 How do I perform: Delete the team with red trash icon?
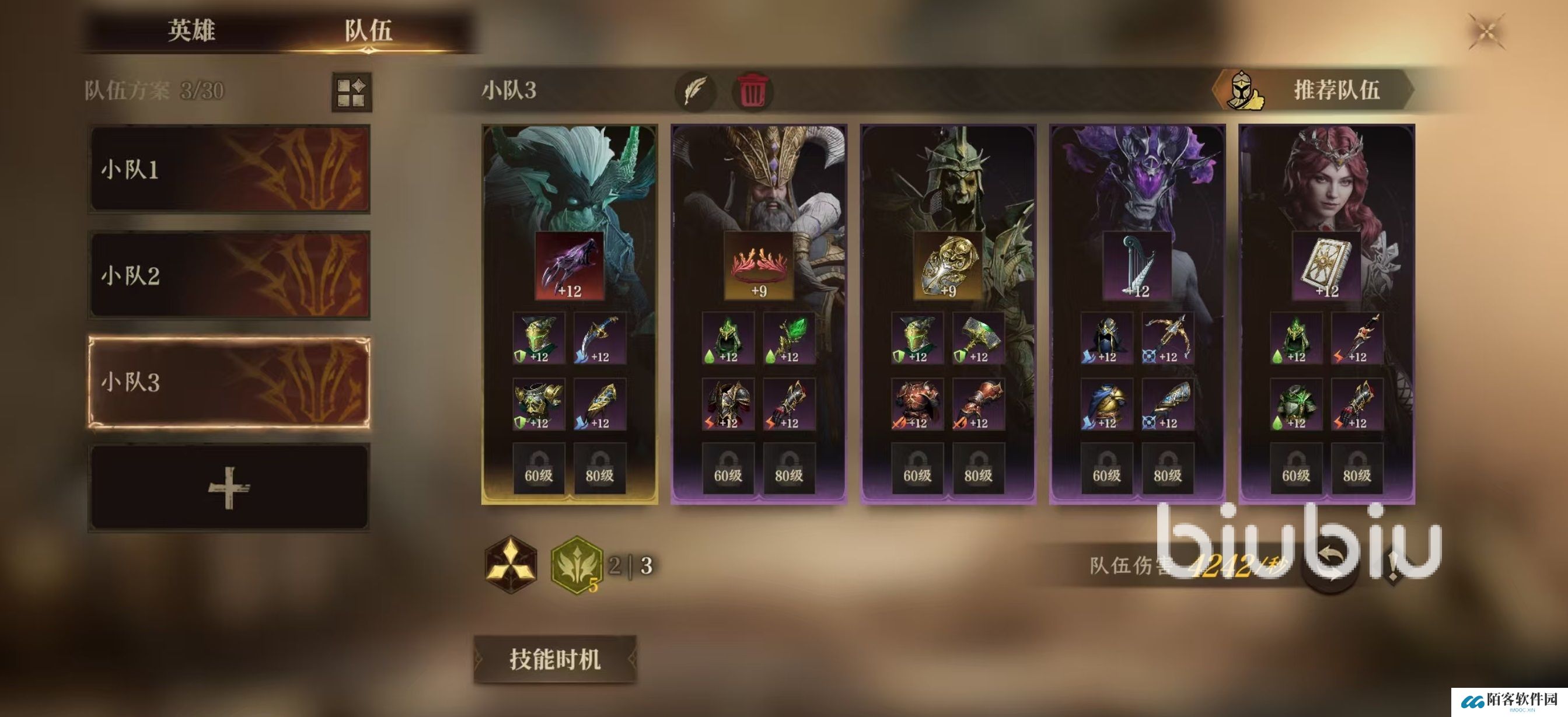pos(752,91)
